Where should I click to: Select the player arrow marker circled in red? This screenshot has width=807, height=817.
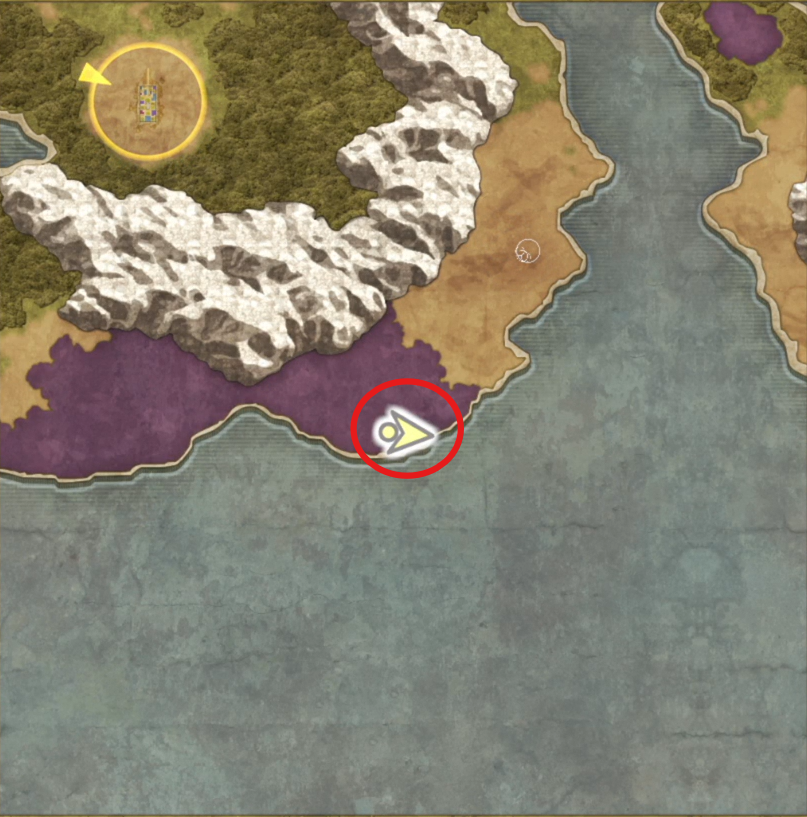tap(404, 432)
